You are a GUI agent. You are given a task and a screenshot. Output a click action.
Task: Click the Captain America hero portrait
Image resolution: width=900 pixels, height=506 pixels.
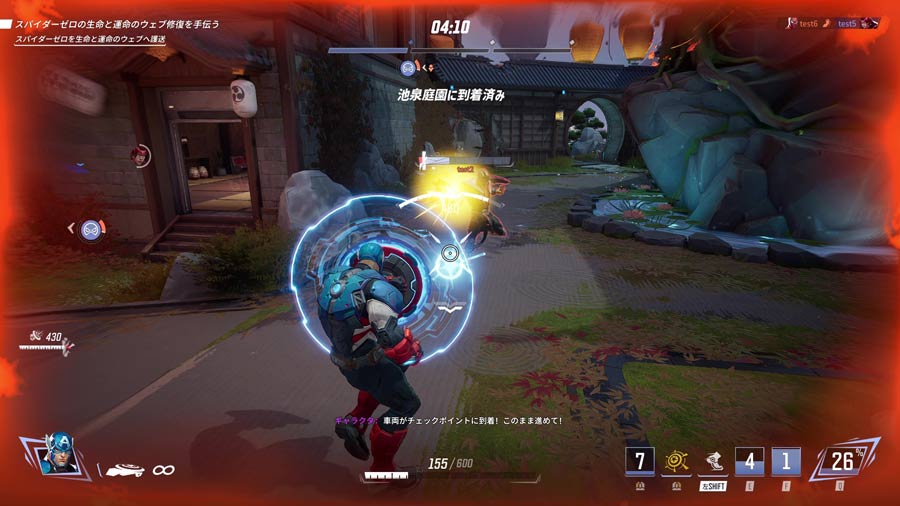tap(60, 455)
